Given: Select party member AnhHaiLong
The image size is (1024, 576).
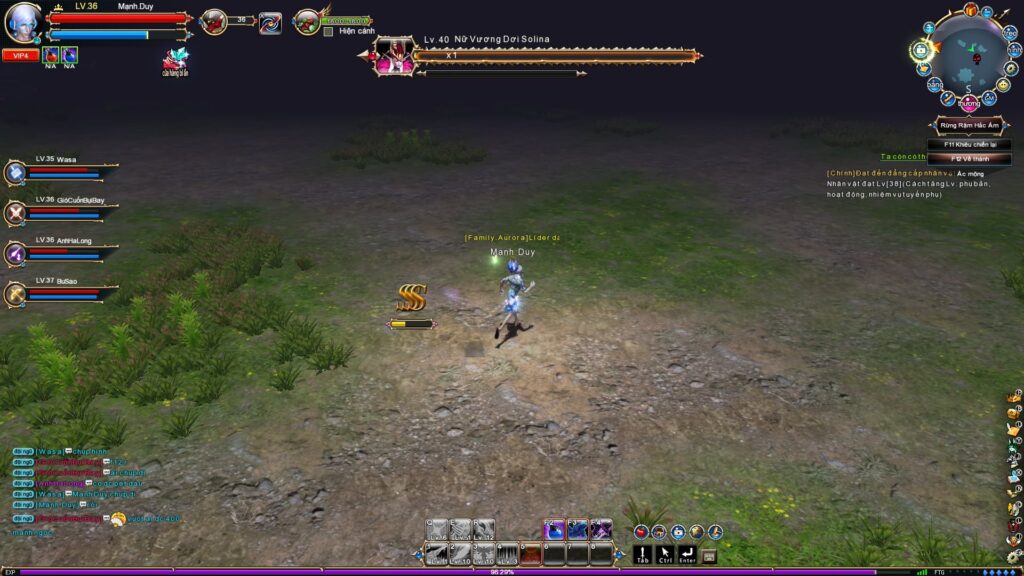Looking at the screenshot, I should [17, 254].
